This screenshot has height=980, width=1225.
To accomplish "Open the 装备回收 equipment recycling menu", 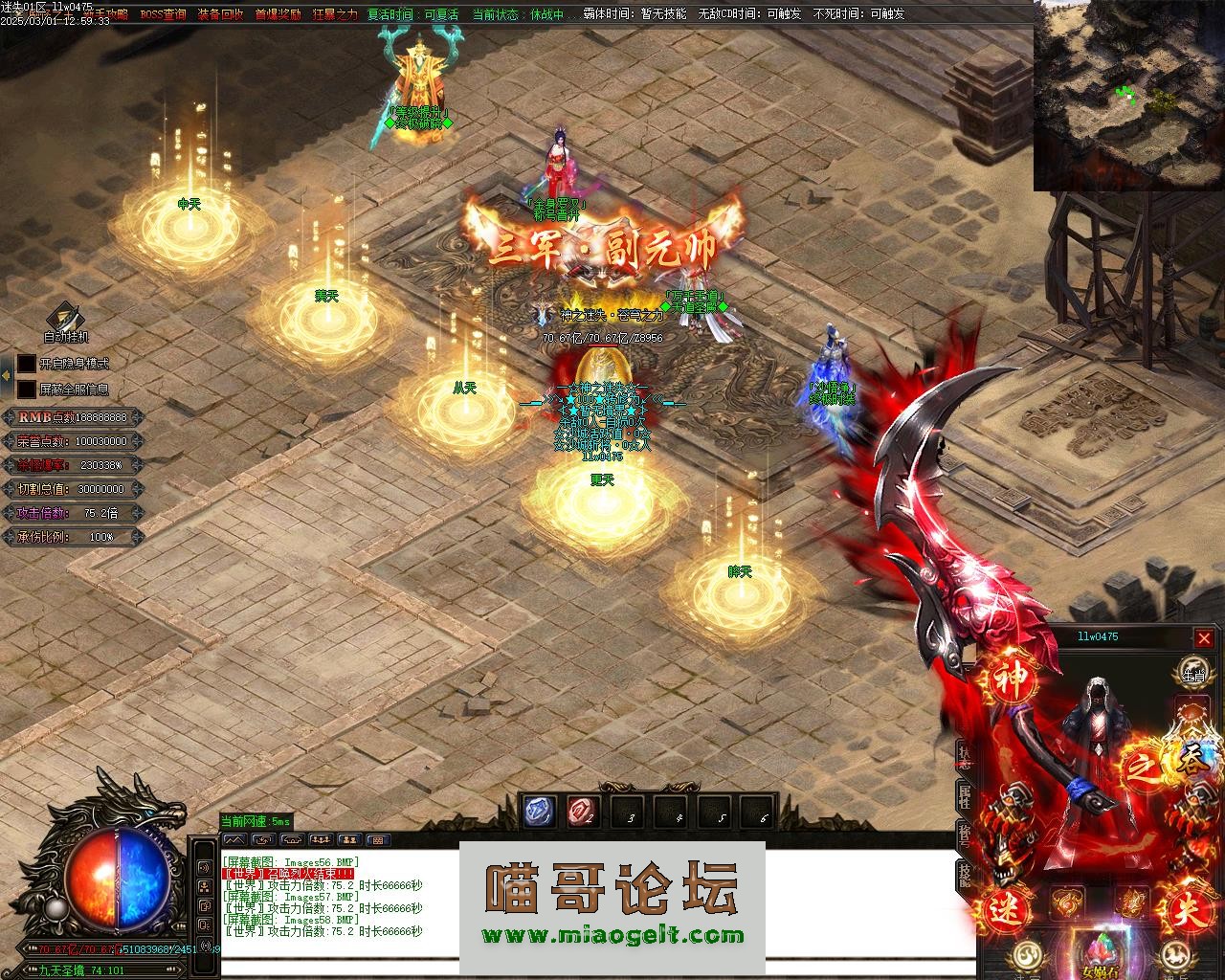I will click(220, 14).
